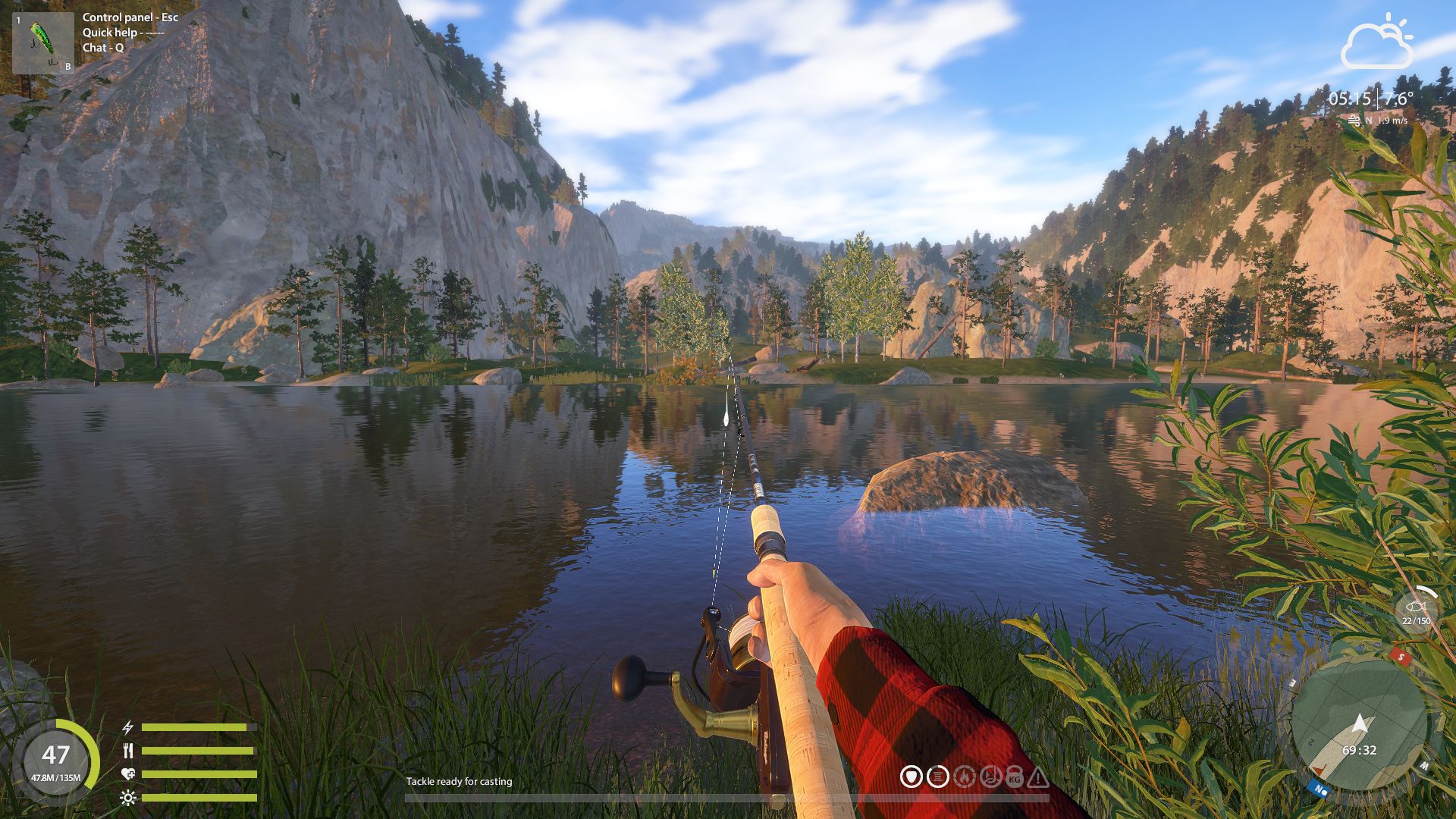Click the fishing hook status icon
This screenshot has height=819, width=1456.
coord(990,777)
